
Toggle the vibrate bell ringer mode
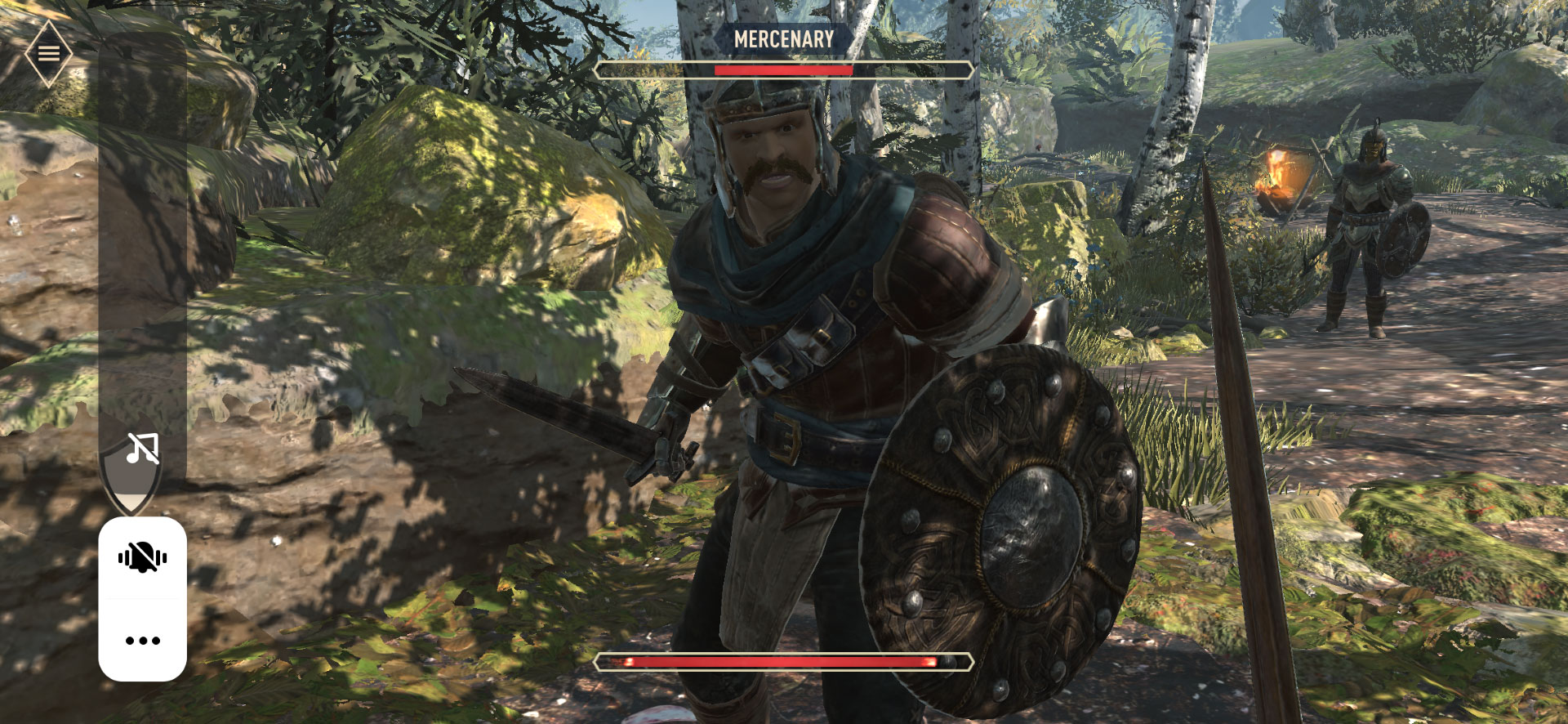[x=142, y=558]
